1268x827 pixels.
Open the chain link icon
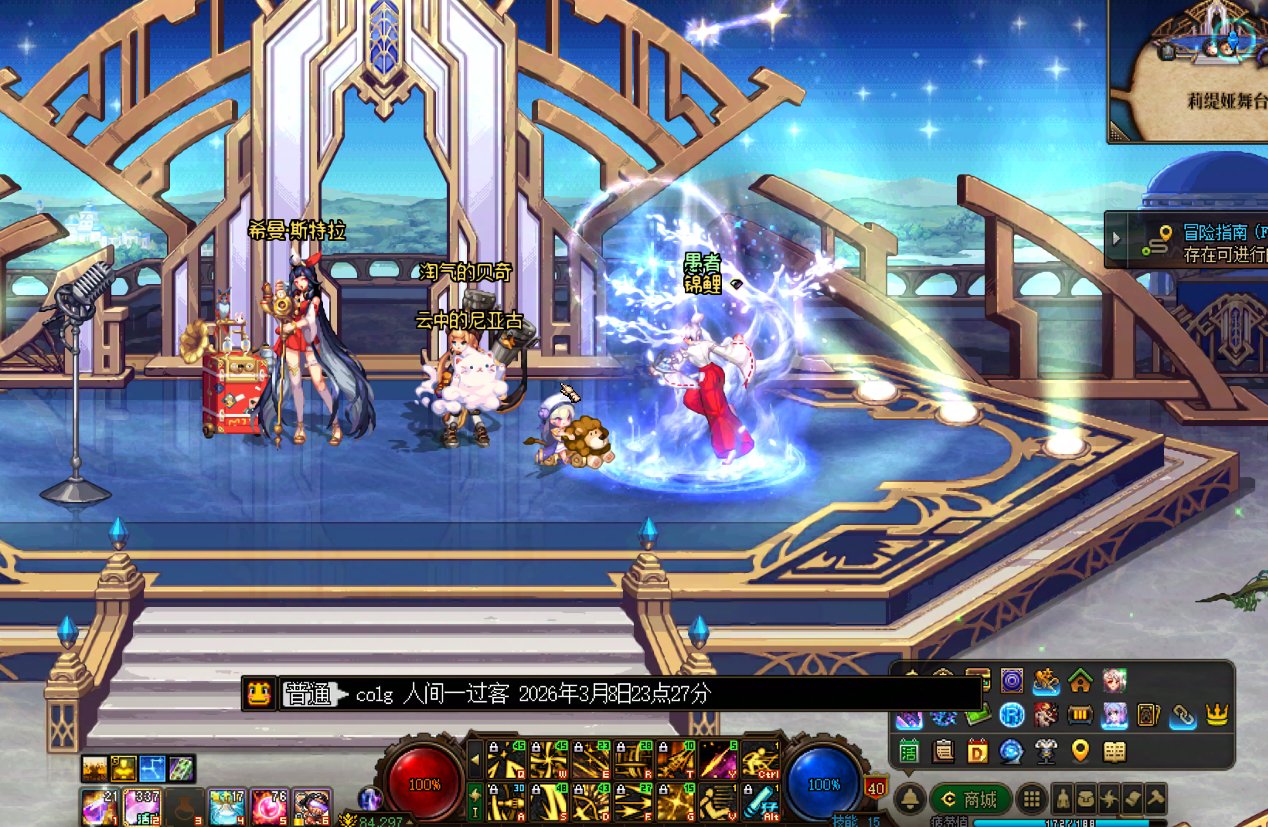pyautogui.click(x=1183, y=715)
